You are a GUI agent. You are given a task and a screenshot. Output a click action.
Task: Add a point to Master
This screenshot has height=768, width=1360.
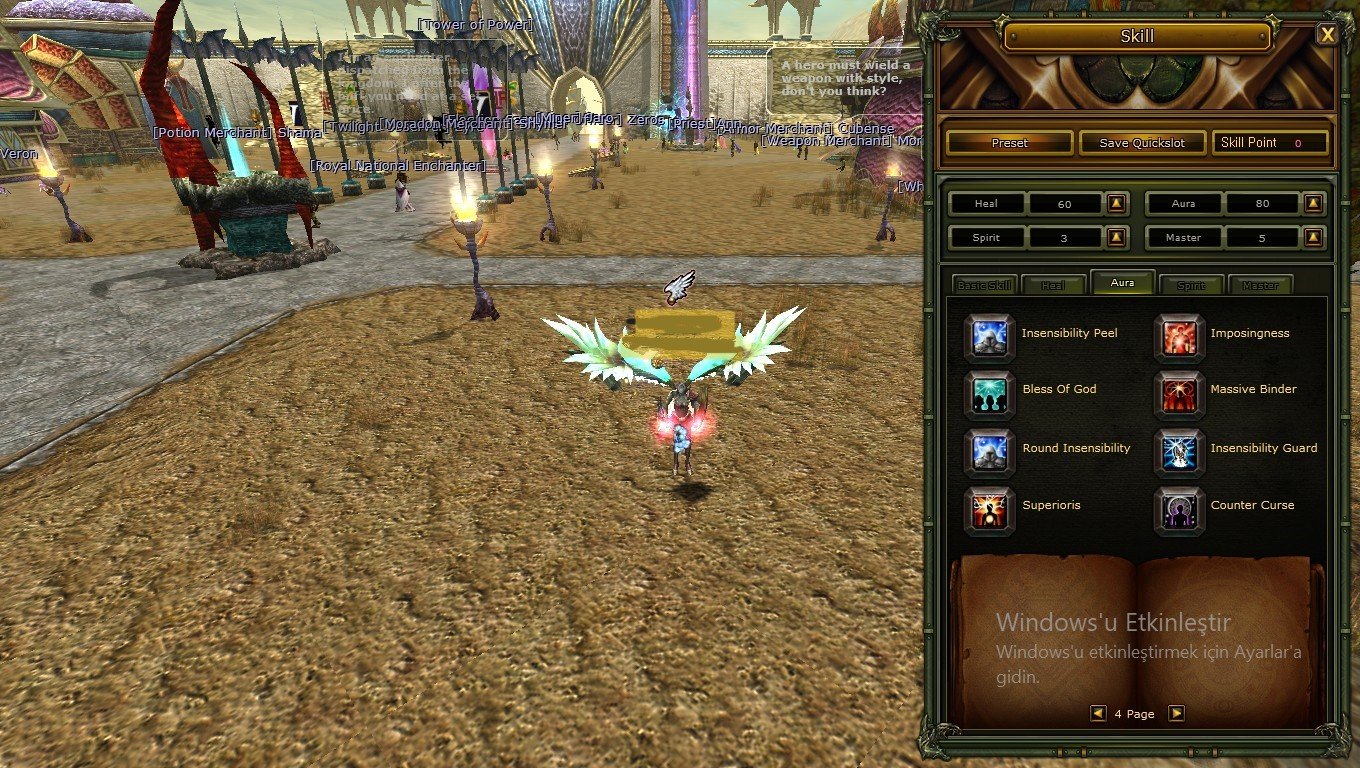(1314, 238)
